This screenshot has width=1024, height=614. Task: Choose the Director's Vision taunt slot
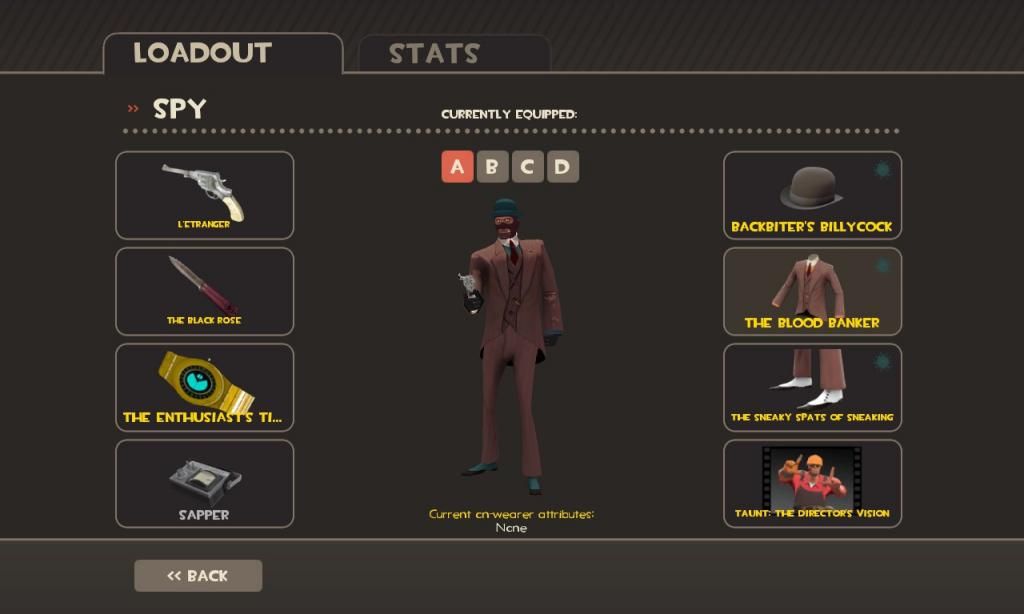(x=812, y=483)
